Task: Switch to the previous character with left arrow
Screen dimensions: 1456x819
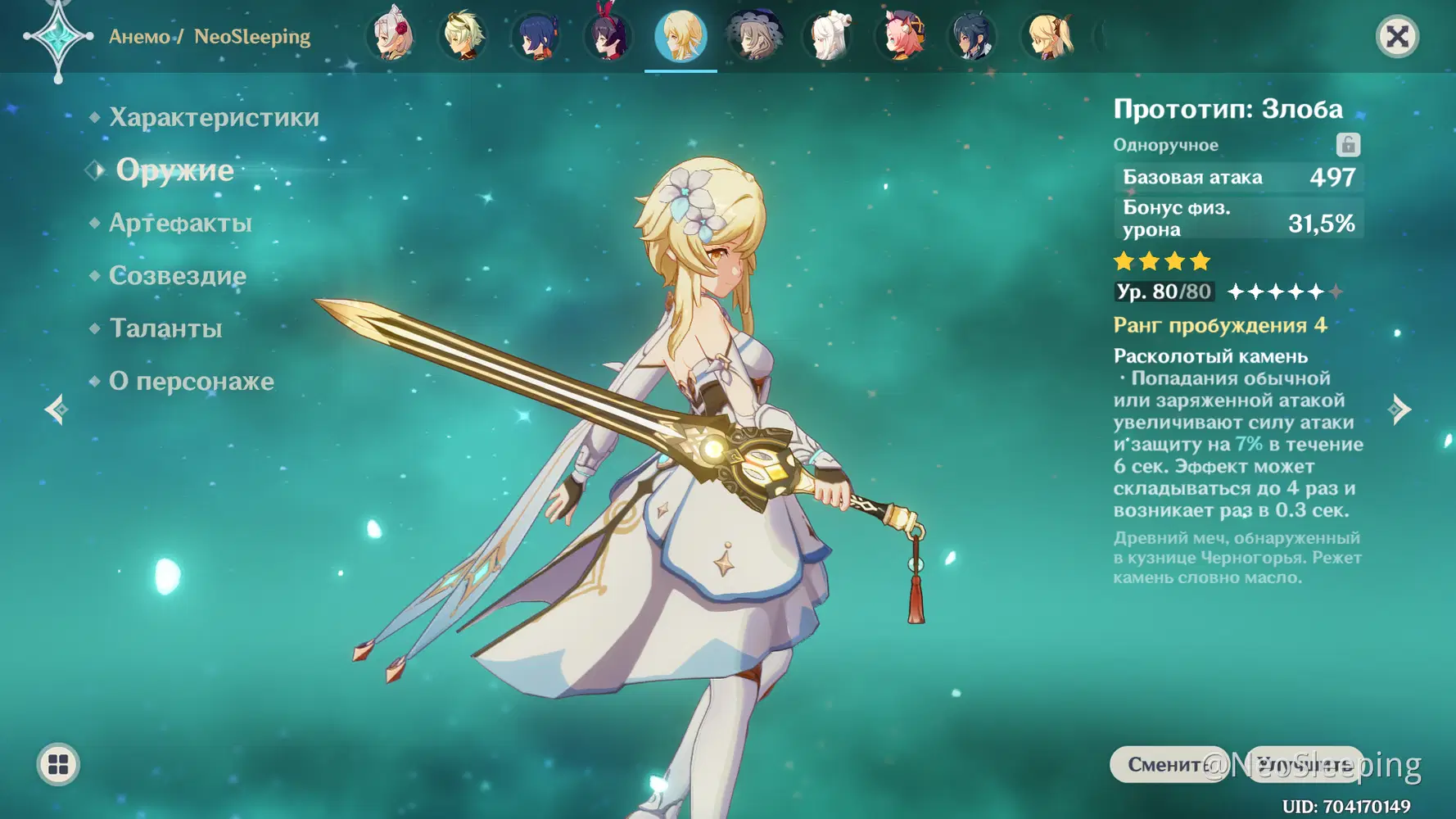Action: coord(56,409)
